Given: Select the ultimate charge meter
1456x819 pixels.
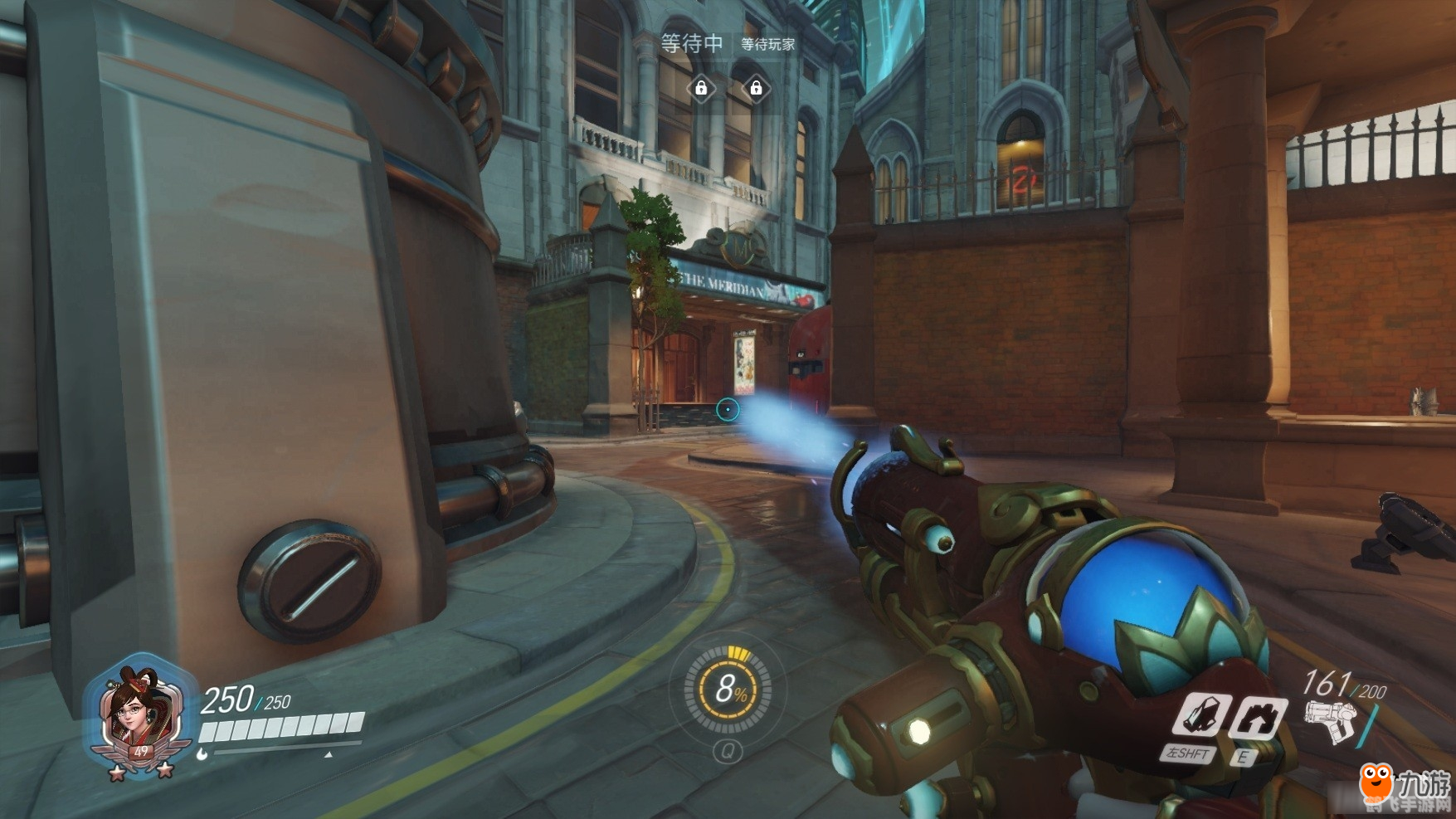Looking at the screenshot, I should click(x=728, y=689).
